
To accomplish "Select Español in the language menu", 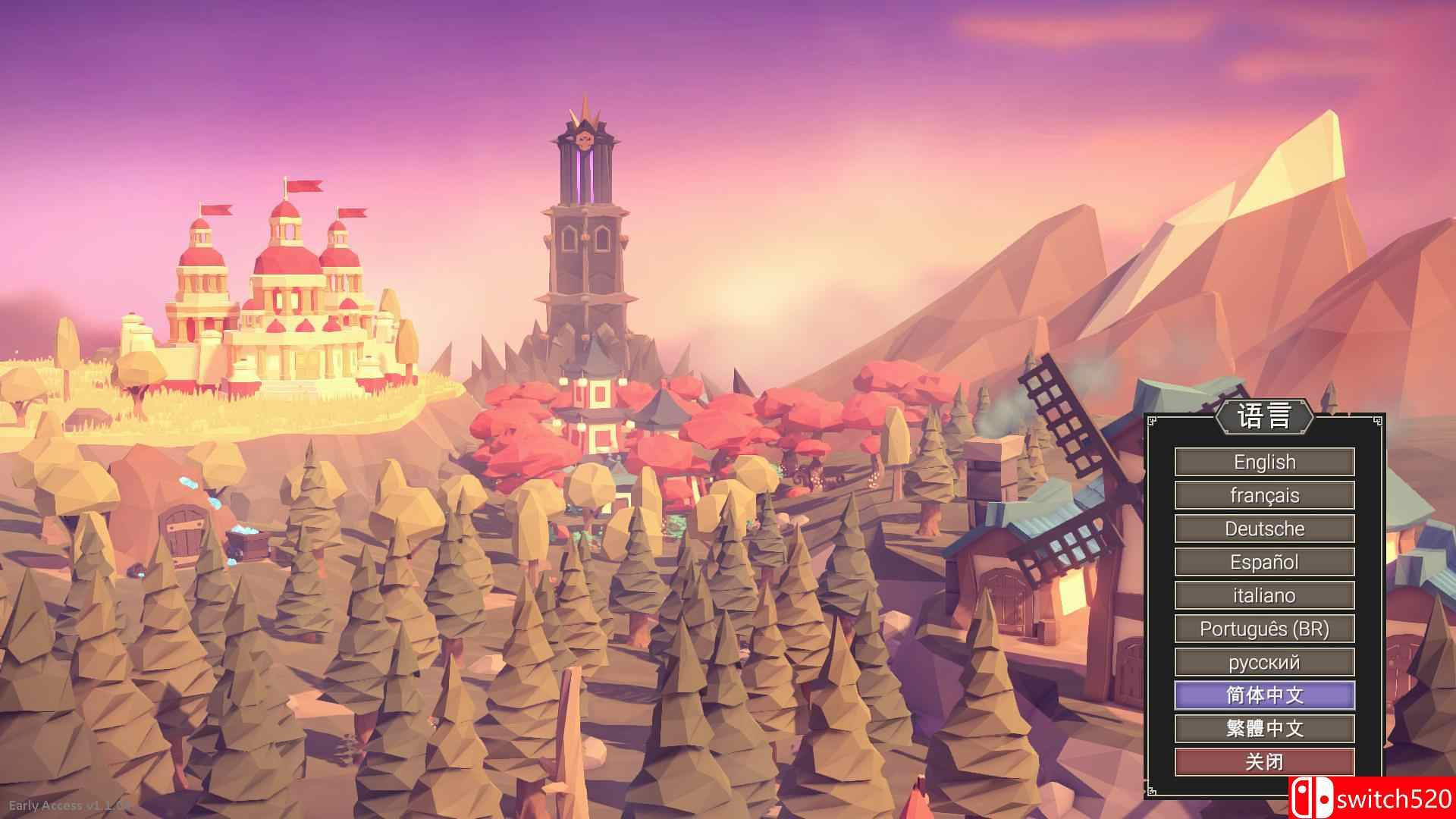I will 1263,561.
